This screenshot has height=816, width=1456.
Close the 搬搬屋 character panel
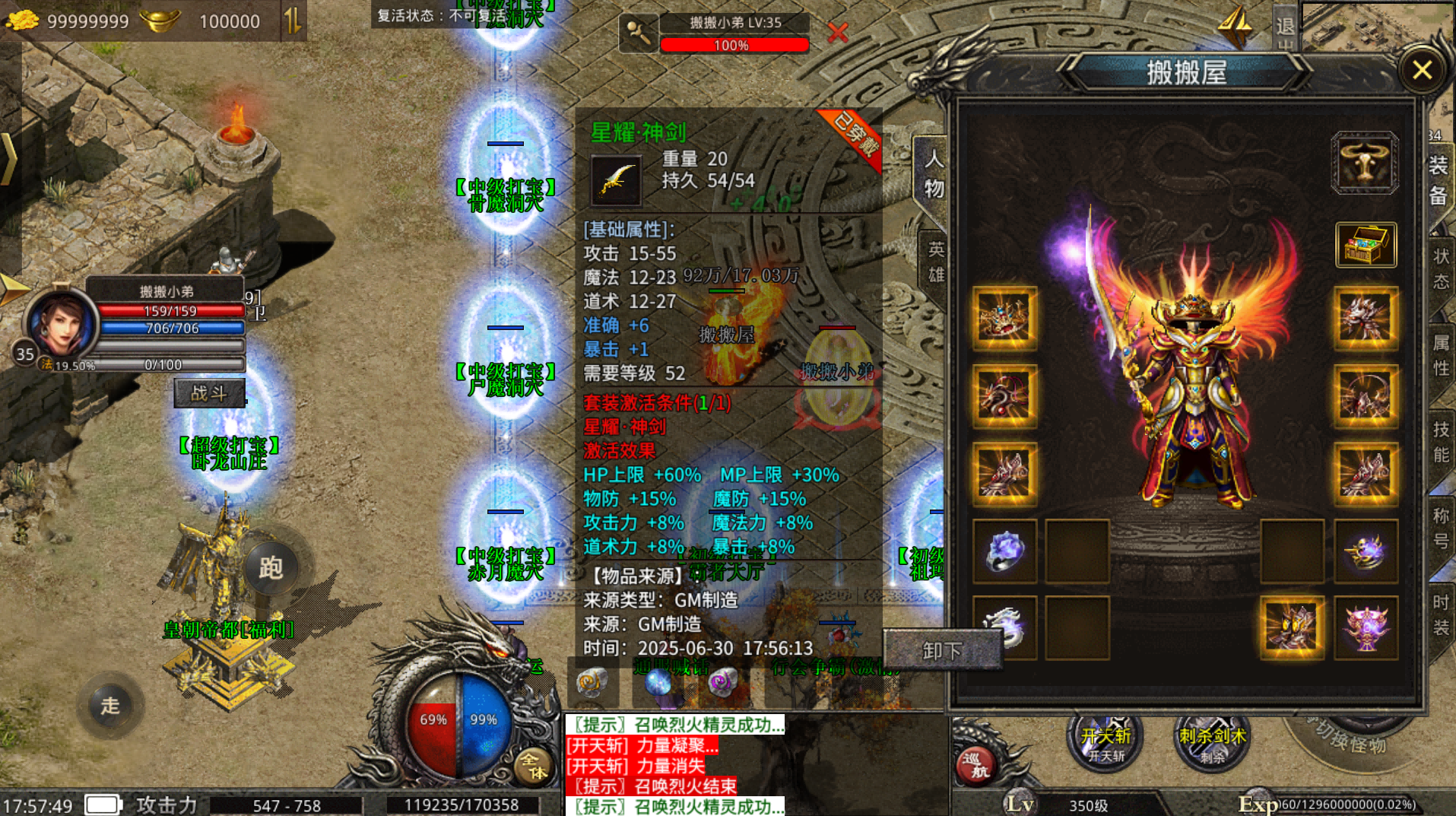click(x=1422, y=71)
